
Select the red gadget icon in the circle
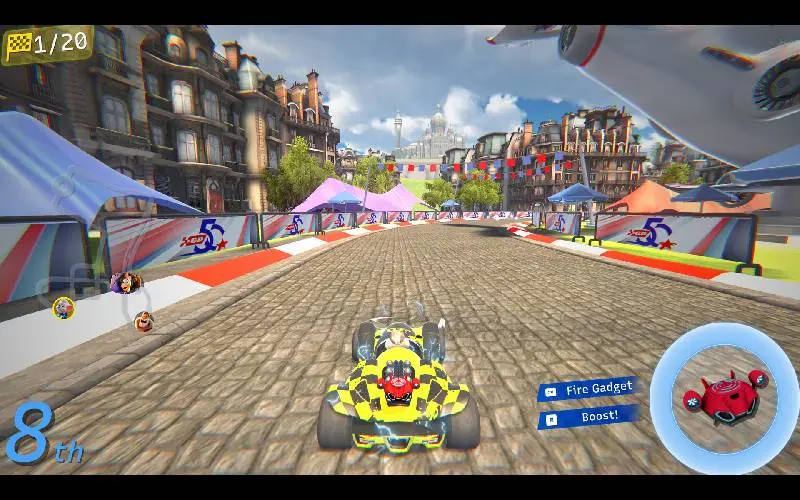click(724, 393)
